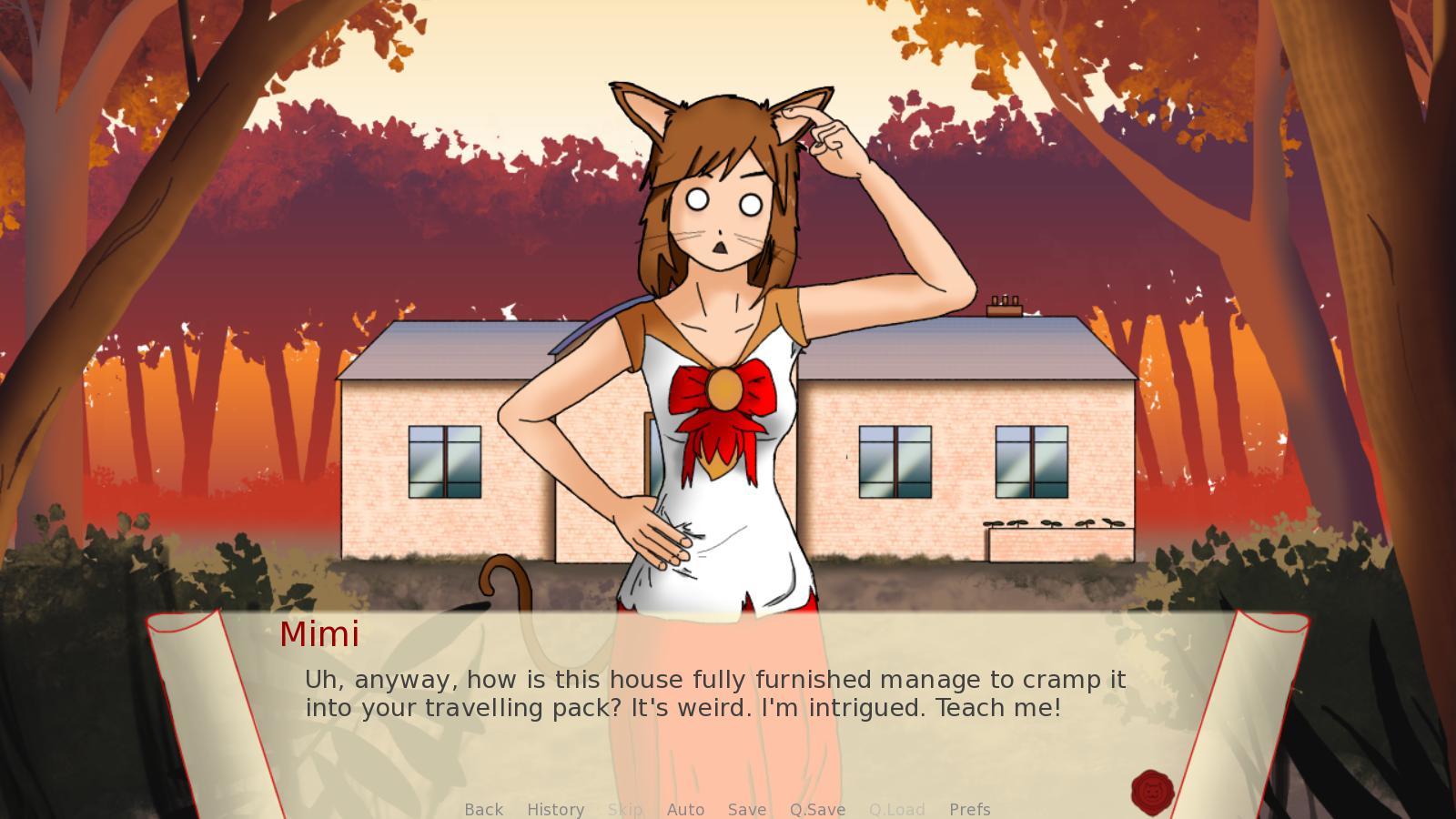This screenshot has width=1456, height=819.
Task: Open the Save game screen
Action: tap(746, 809)
